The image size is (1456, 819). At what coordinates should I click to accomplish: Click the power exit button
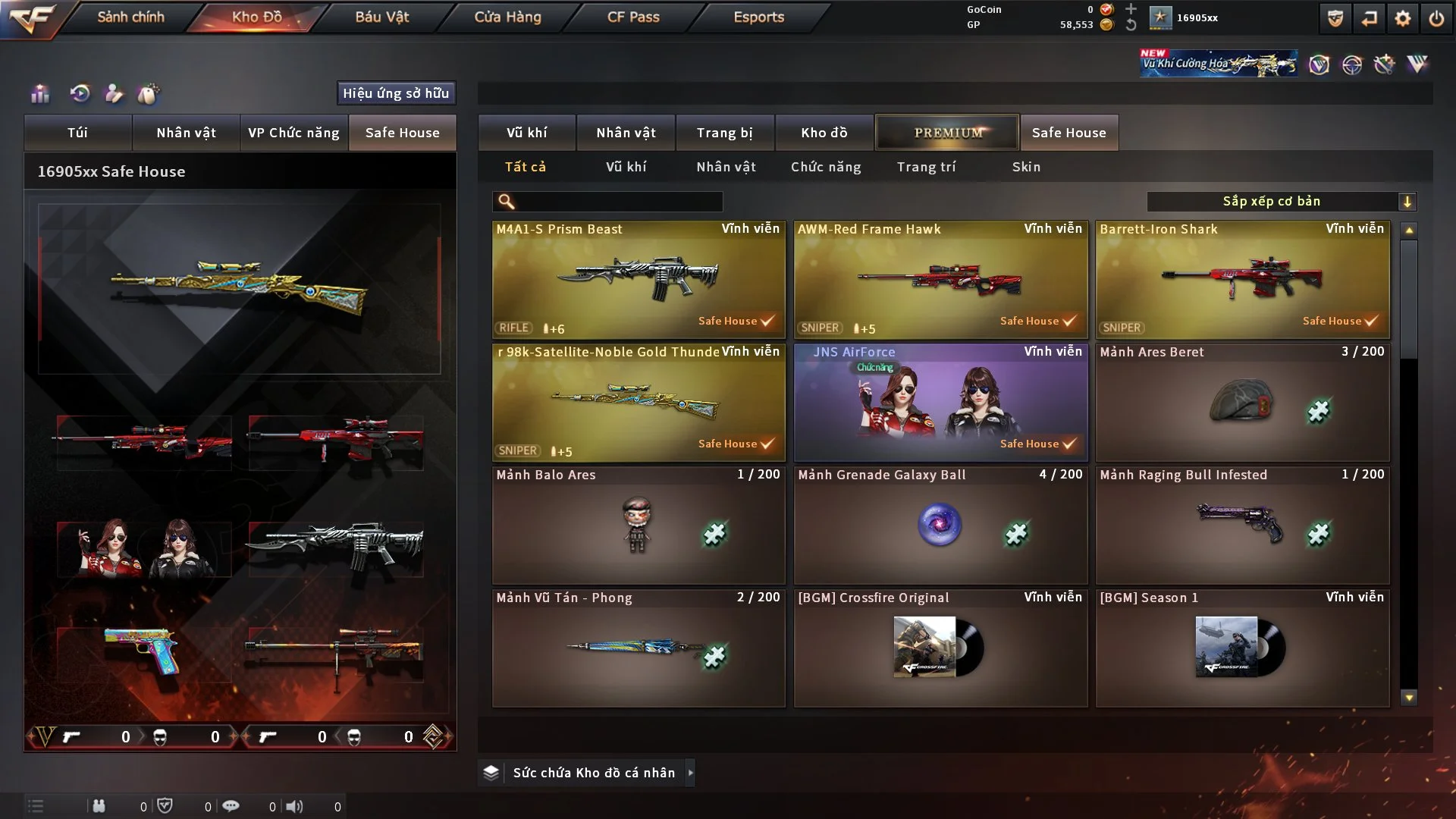[x=1436, y=18]
